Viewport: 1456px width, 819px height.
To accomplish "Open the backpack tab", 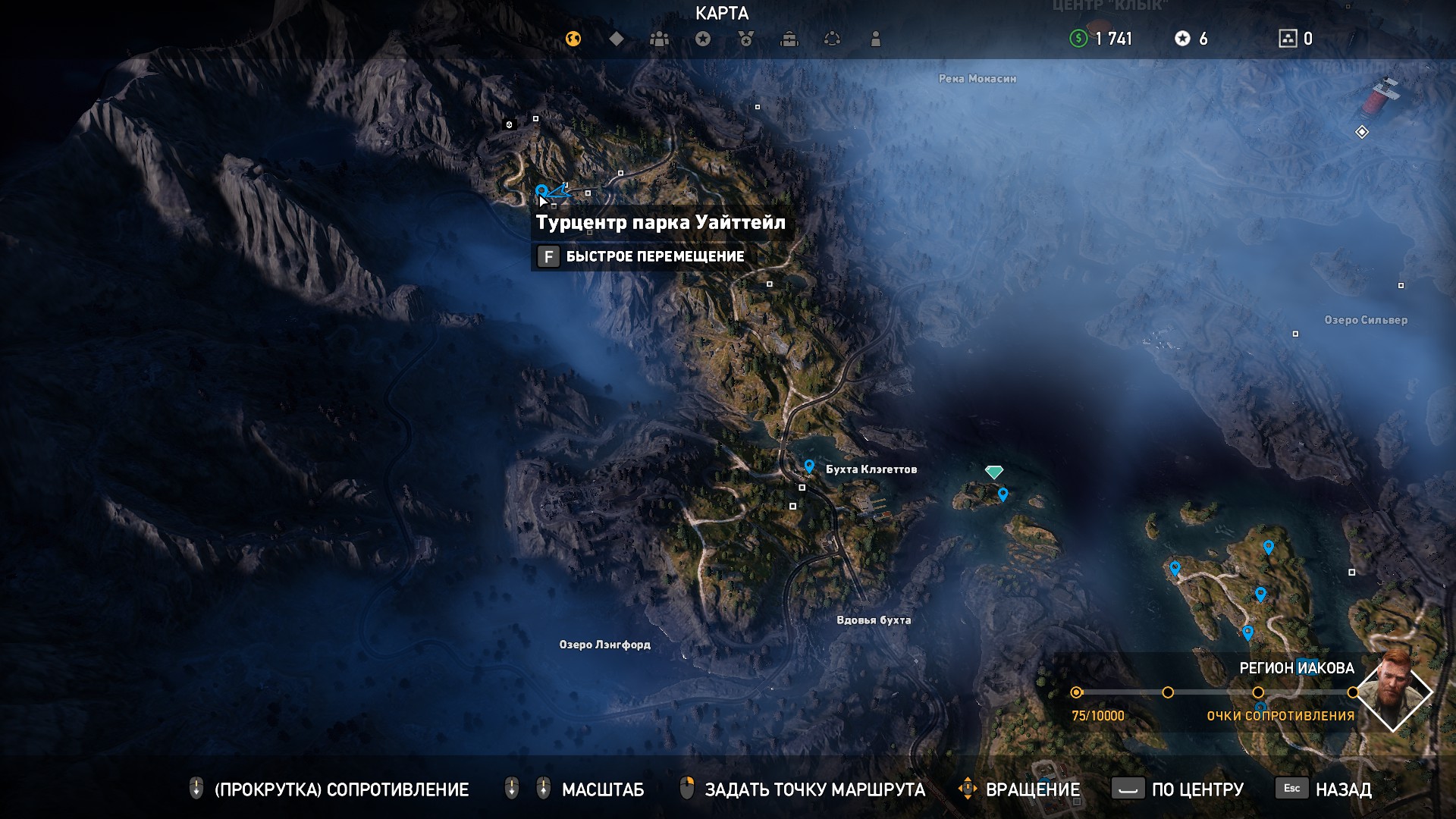I will click(x=789, y=39).
